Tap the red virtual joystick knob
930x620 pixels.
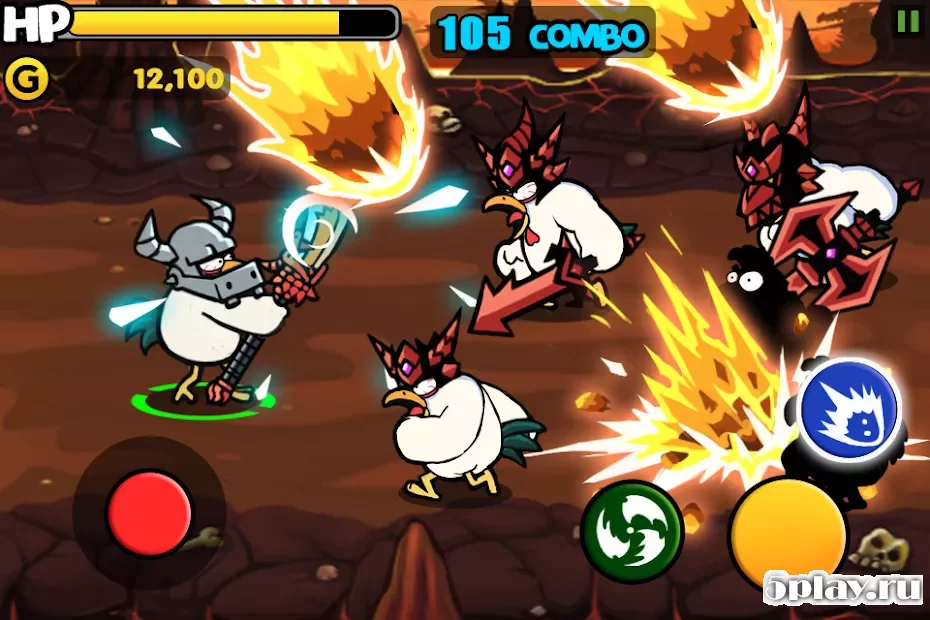[x=149, y=513]
